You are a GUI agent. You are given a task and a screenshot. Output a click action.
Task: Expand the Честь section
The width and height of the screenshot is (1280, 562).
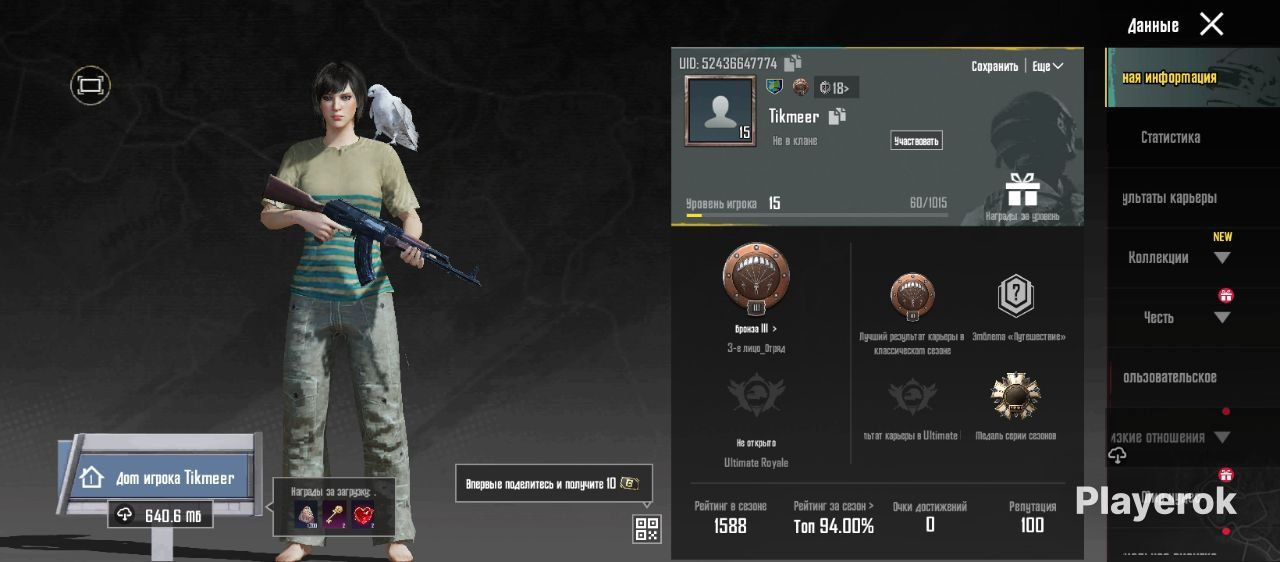[x=1221, y=318]
